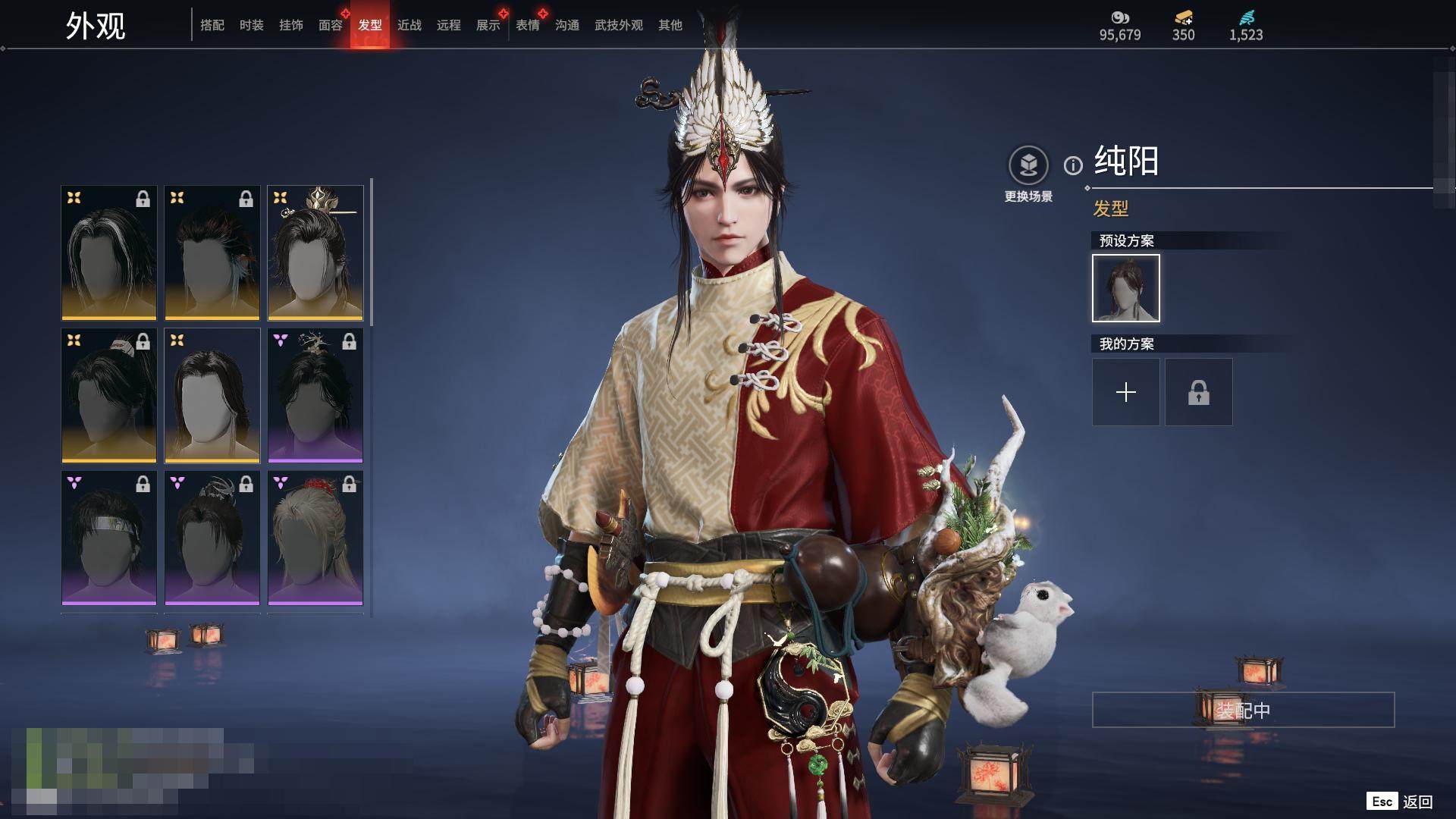Switch to the 其他 tab
This screenshot has width=1456, height=819.
[670, 25]
